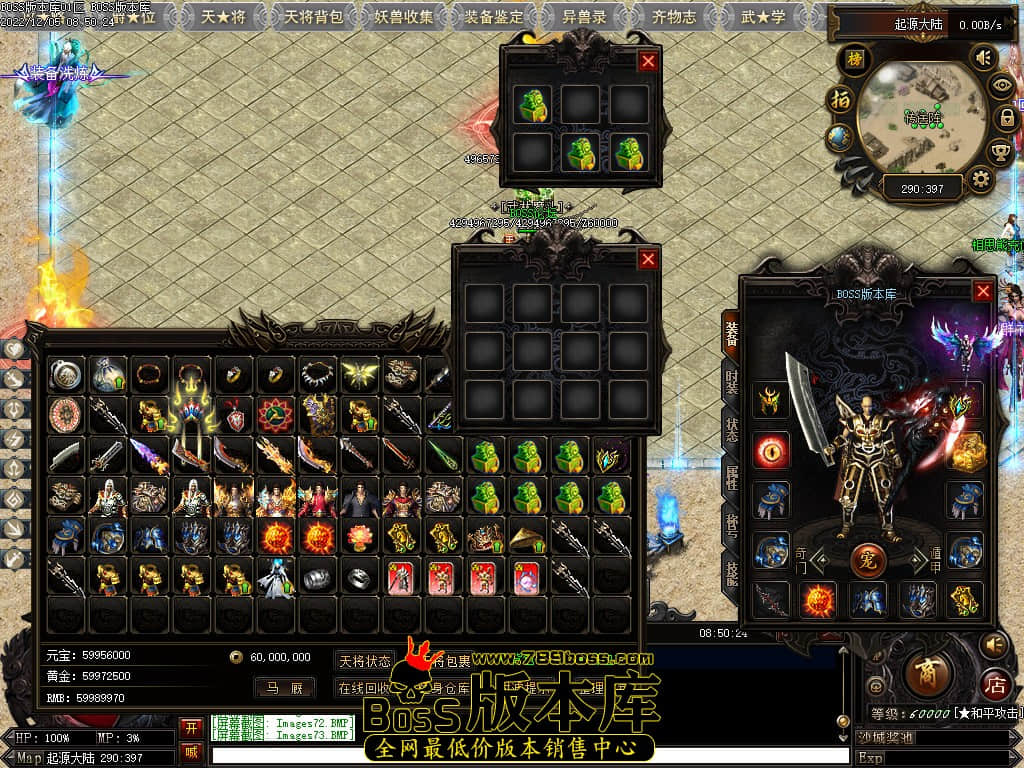The image size is (1024, 768).
Task: Open settings via the gear icon
Action: click(981, 180)
